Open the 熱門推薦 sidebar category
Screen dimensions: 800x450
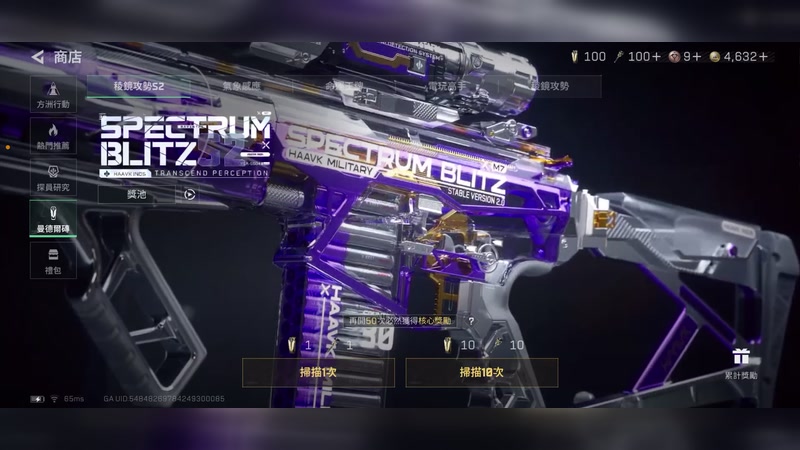click(x=53, y=136)
